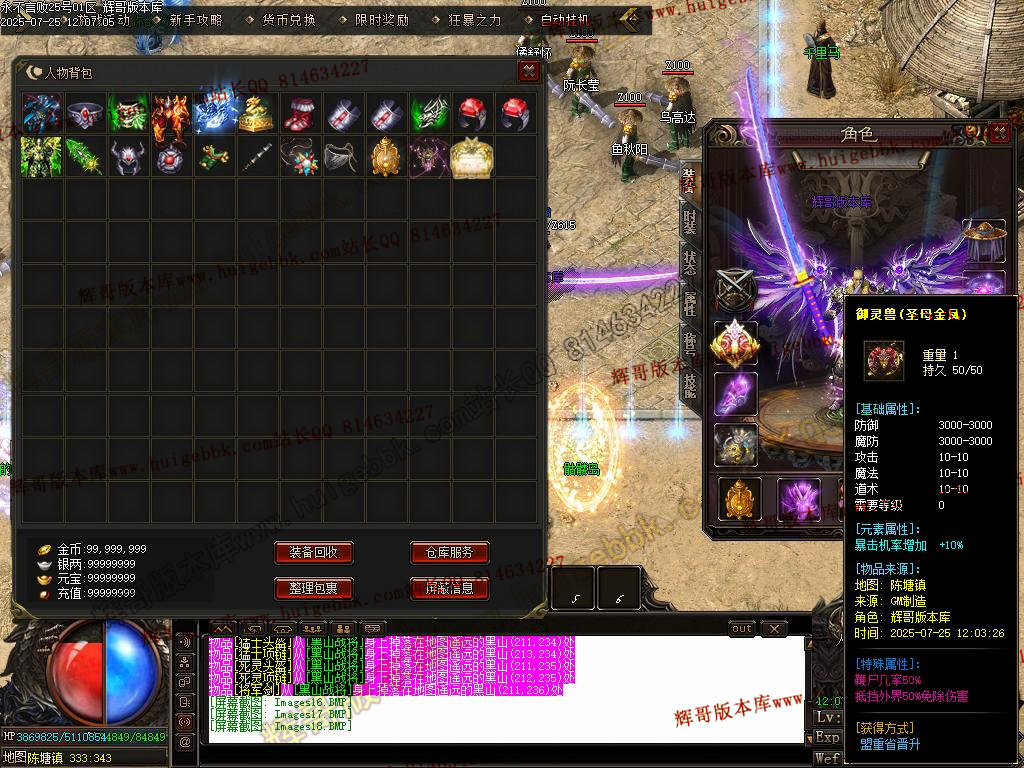1024x768 pixels.
Task: Close the 角色 character panel
Action: pyautogui.click(x=999, y=133)
